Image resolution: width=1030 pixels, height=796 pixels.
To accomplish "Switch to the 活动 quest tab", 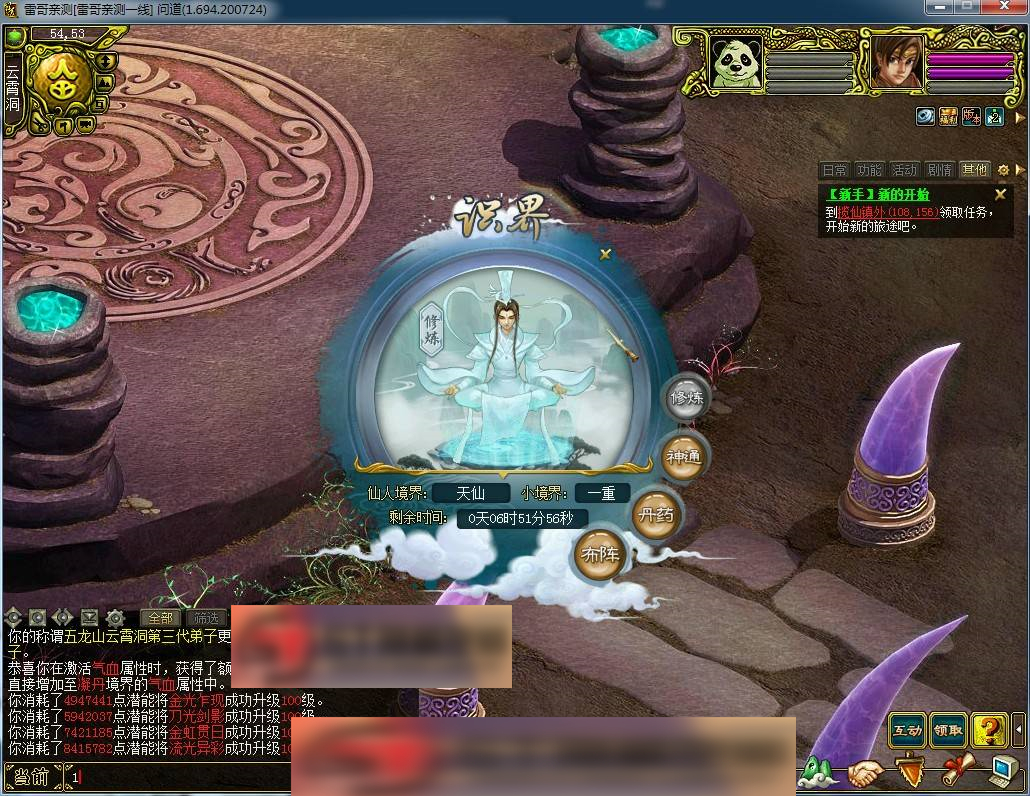I will tap(904, 170).
